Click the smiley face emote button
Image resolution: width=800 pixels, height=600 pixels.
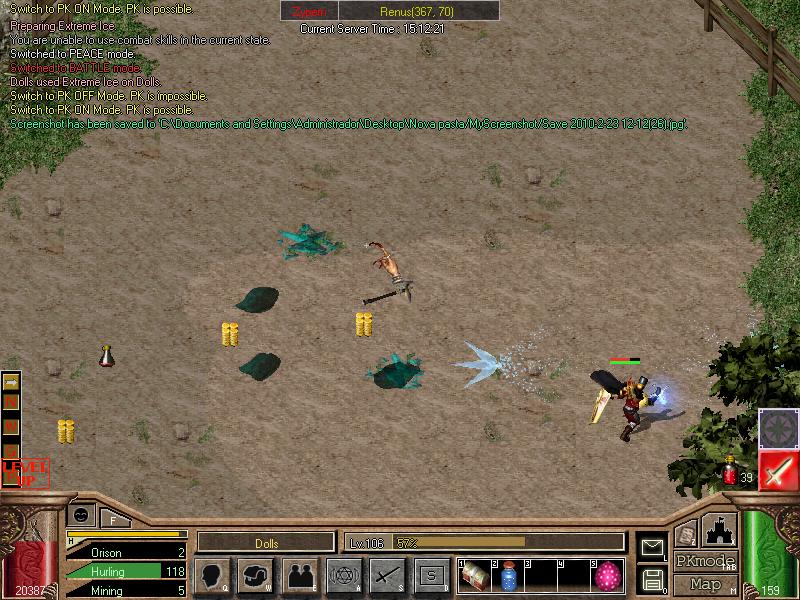coord(80,514)
